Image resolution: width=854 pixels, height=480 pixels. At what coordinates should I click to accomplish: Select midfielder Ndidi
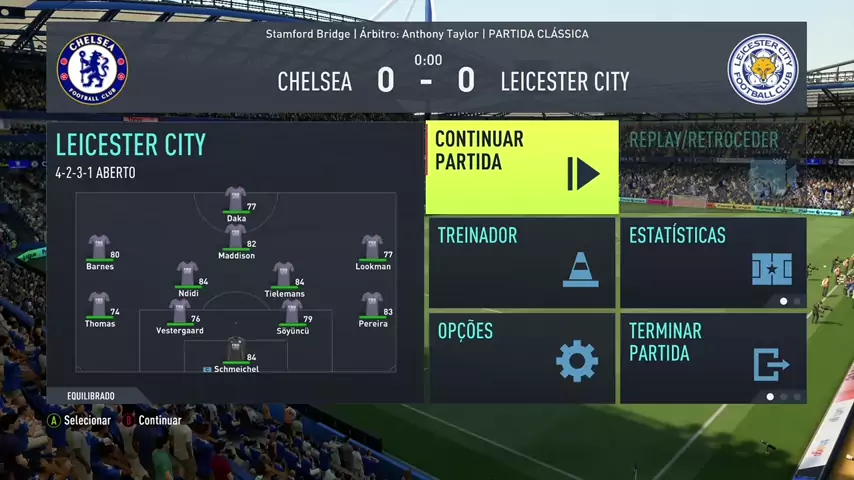(x=188, y=275)
